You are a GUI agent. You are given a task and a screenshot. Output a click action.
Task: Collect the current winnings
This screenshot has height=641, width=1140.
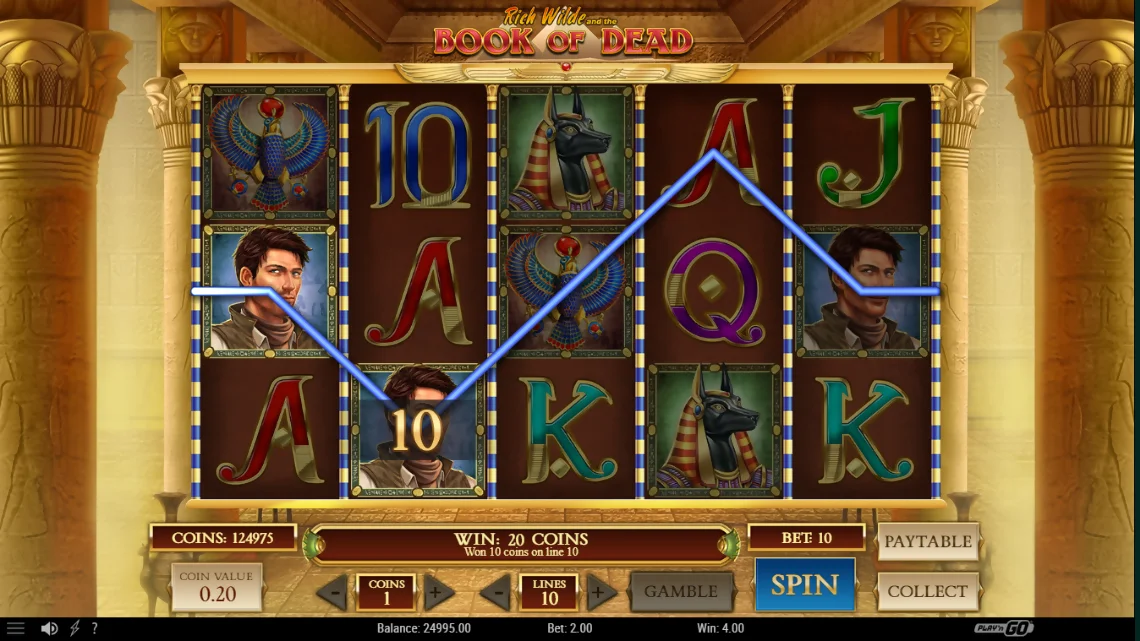click(927, 591)
